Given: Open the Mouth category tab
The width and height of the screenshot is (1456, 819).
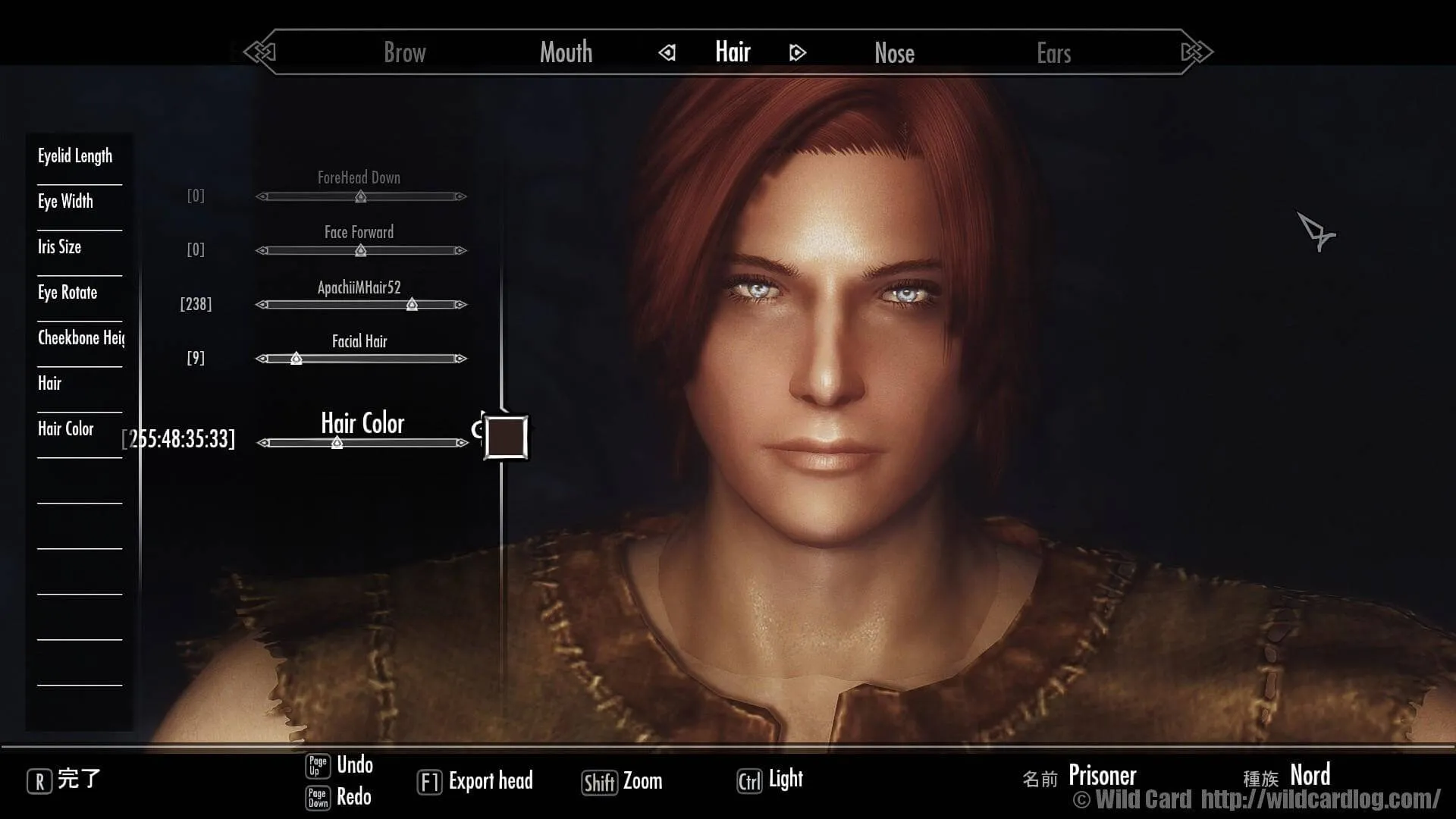Looking at the screenshot, I should [566, 53].
